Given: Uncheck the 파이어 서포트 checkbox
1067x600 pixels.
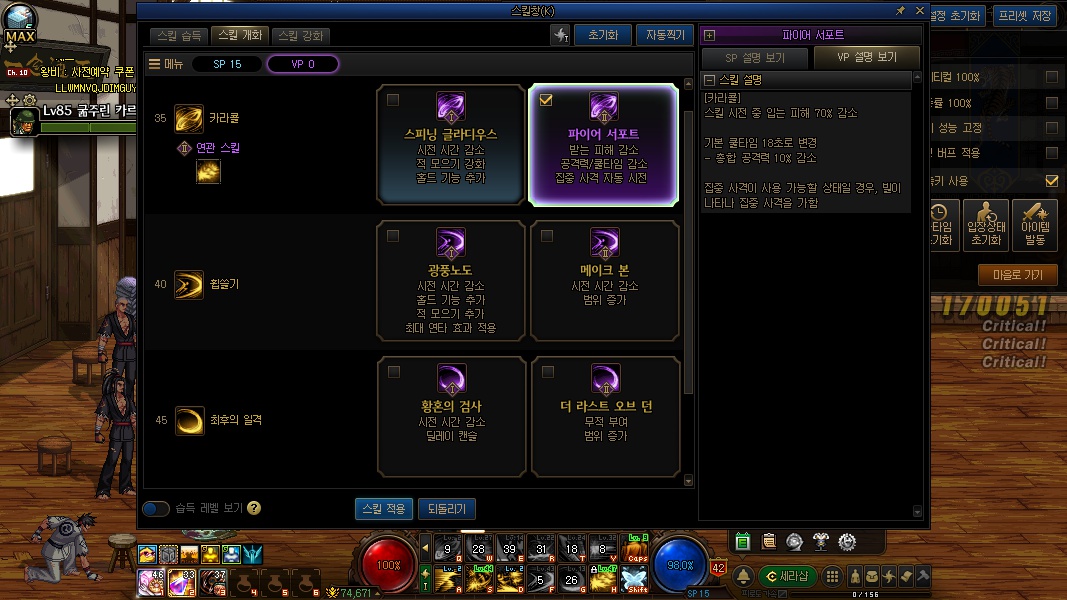Looking at the screenshot, I should click(x=546, y=100).
